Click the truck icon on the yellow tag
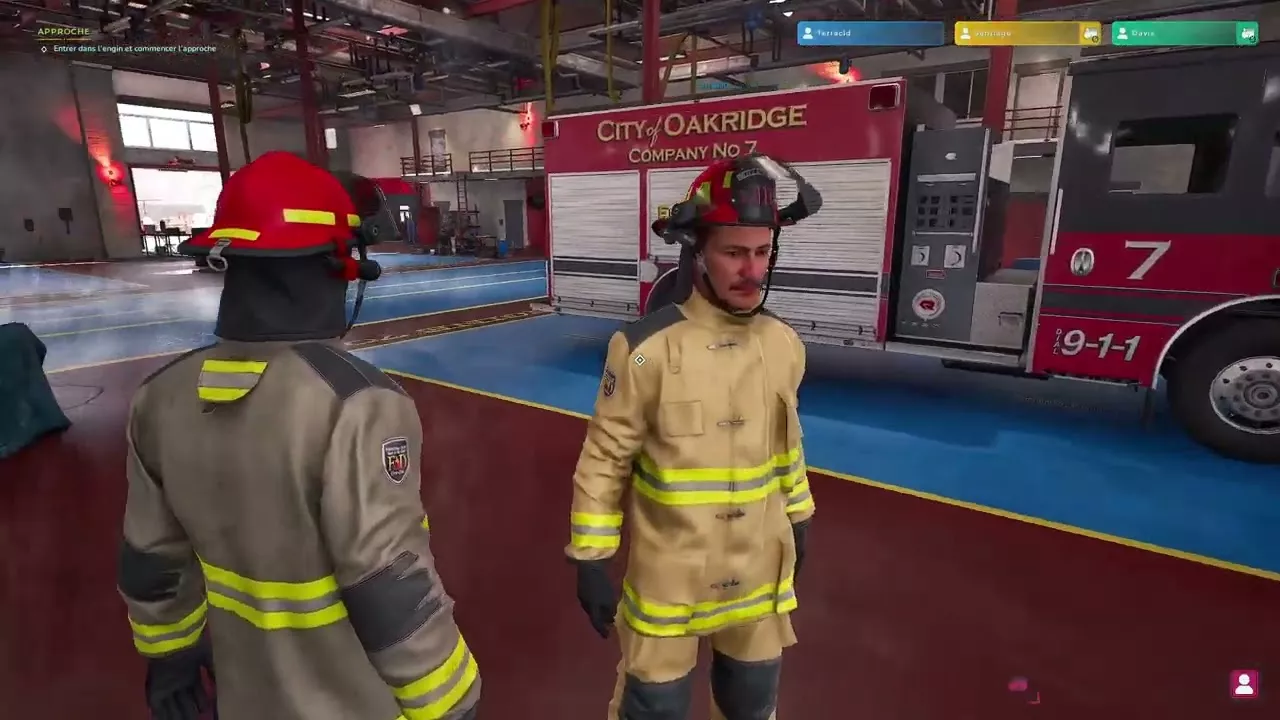The image size is (1280, 720). (1090, 34)
